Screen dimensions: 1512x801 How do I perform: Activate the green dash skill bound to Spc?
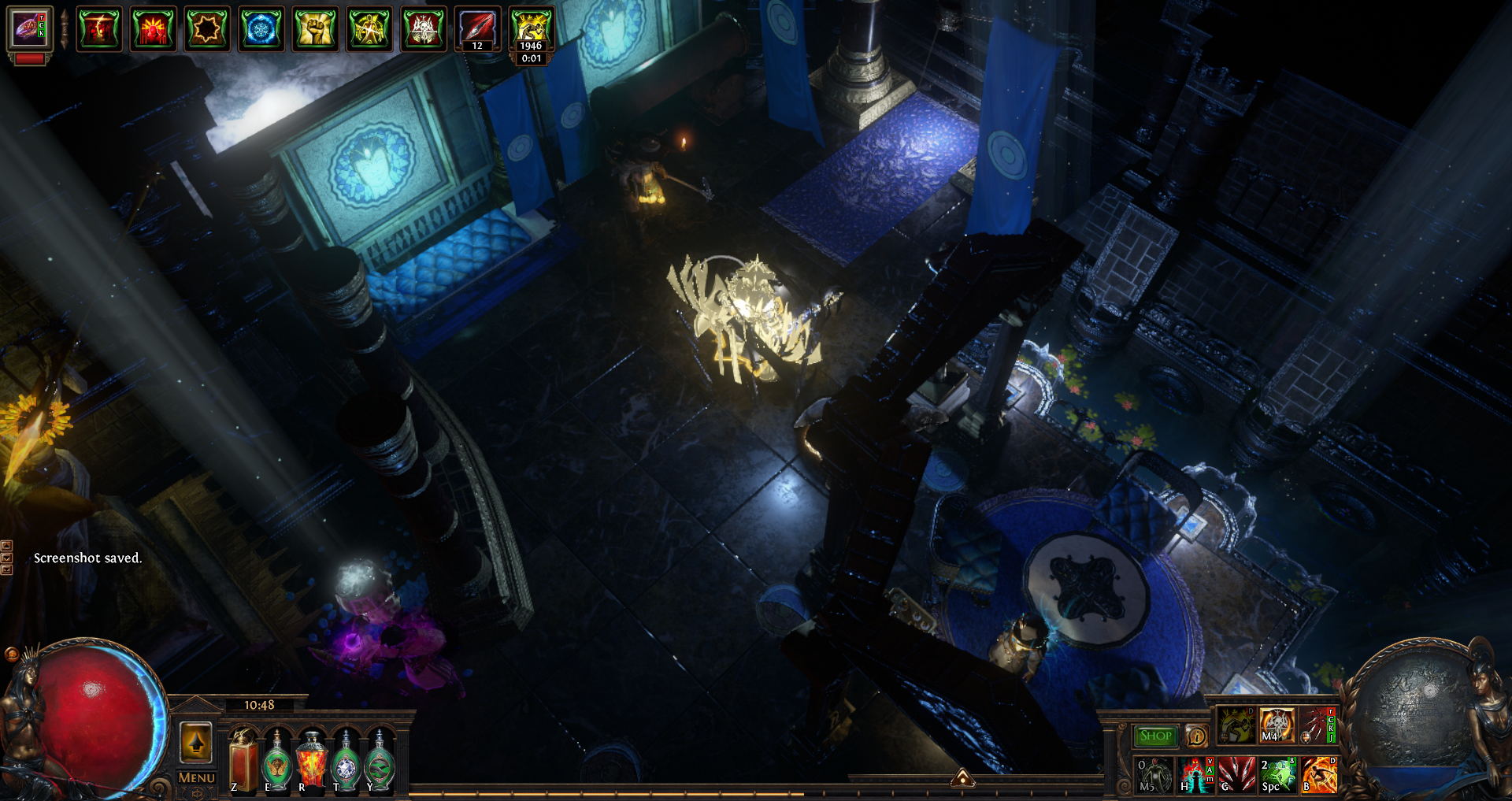click(x=1277, y=774)
